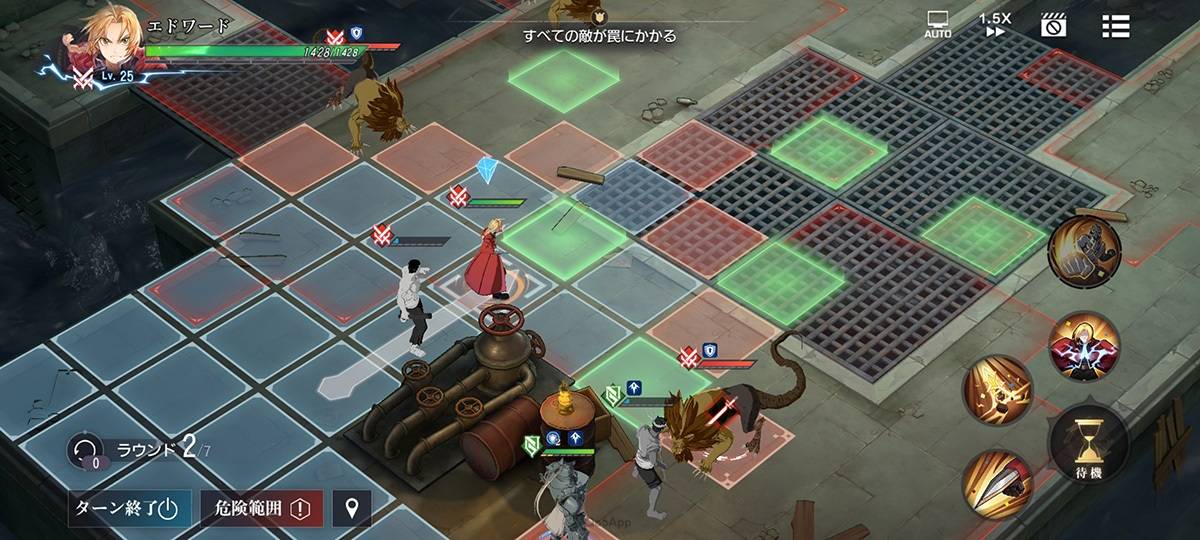The height and width of the screenshot is (540, 1200).
Task: Enable AUTO battle mode
Action: 938,25
